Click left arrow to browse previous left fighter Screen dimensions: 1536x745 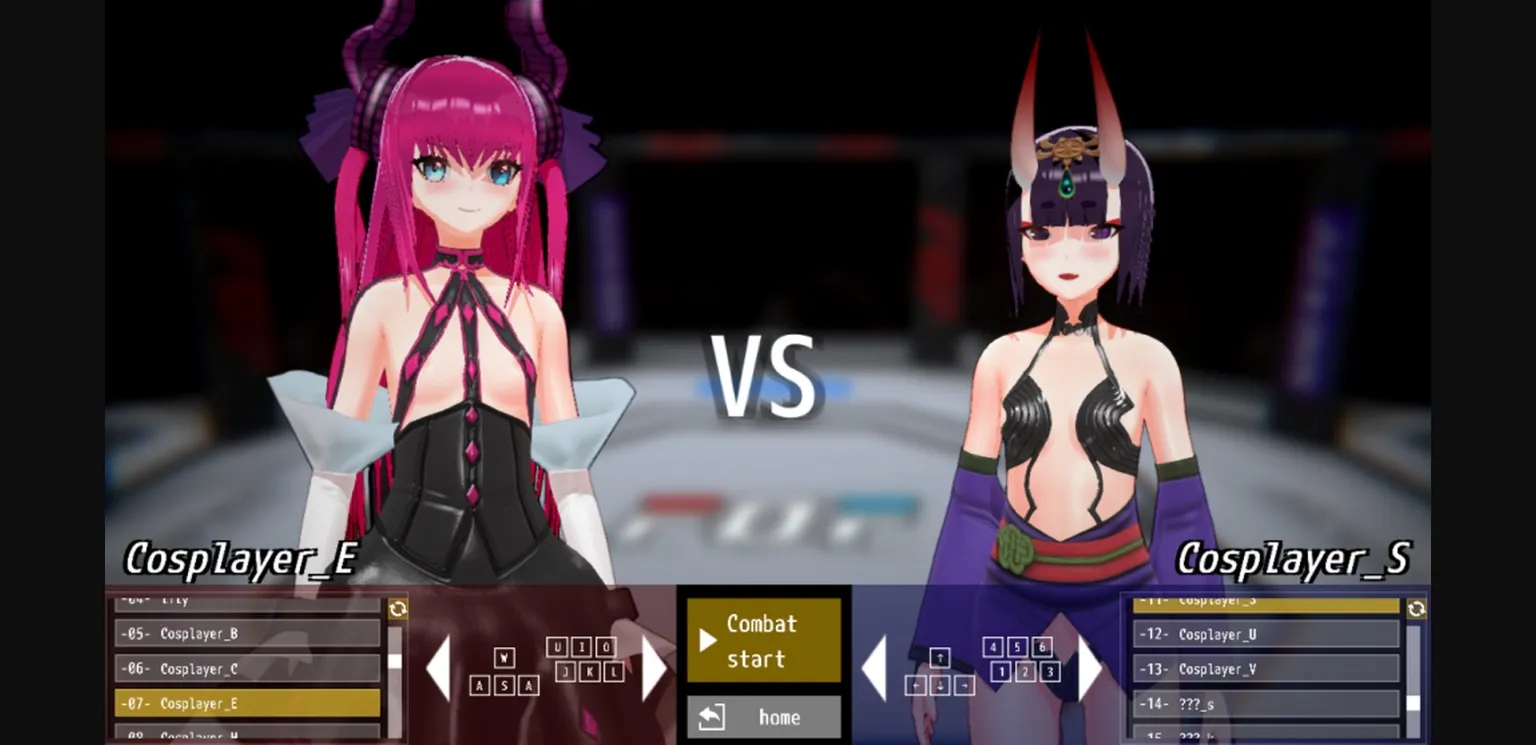[x=441, y=665]
